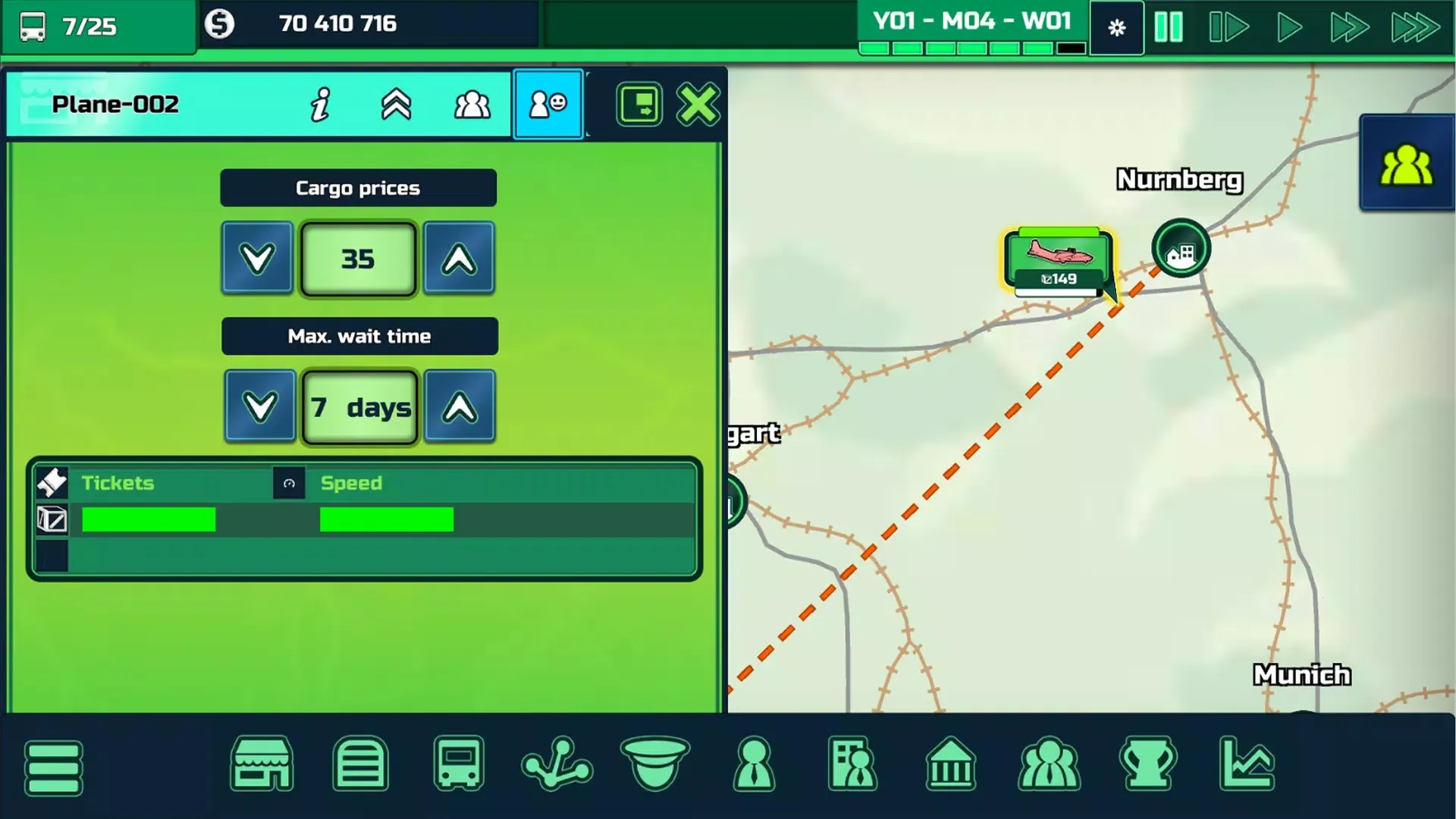Select the staff person icon

tap(754, 764)
